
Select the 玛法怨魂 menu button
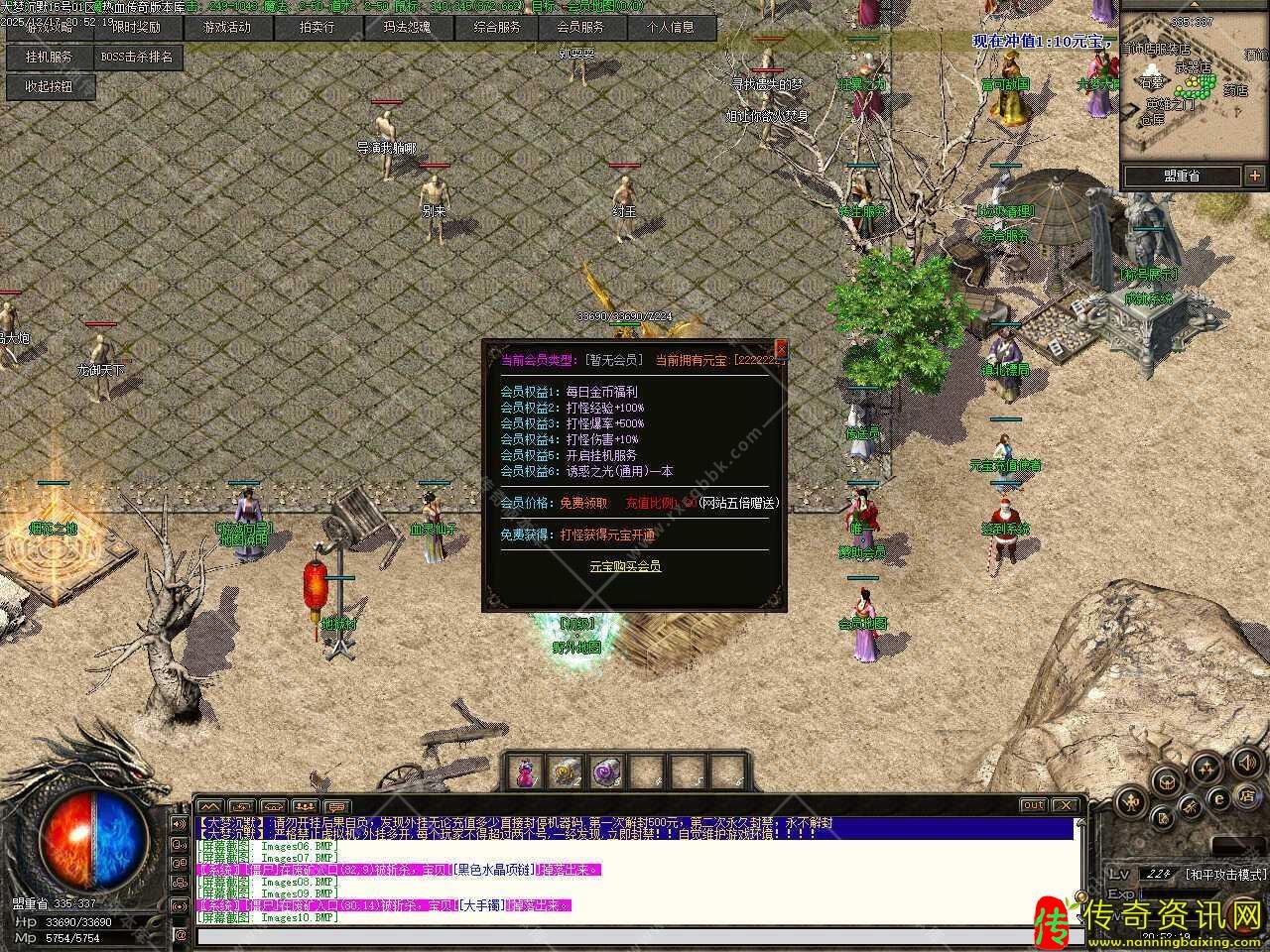[x=407, y=28]
